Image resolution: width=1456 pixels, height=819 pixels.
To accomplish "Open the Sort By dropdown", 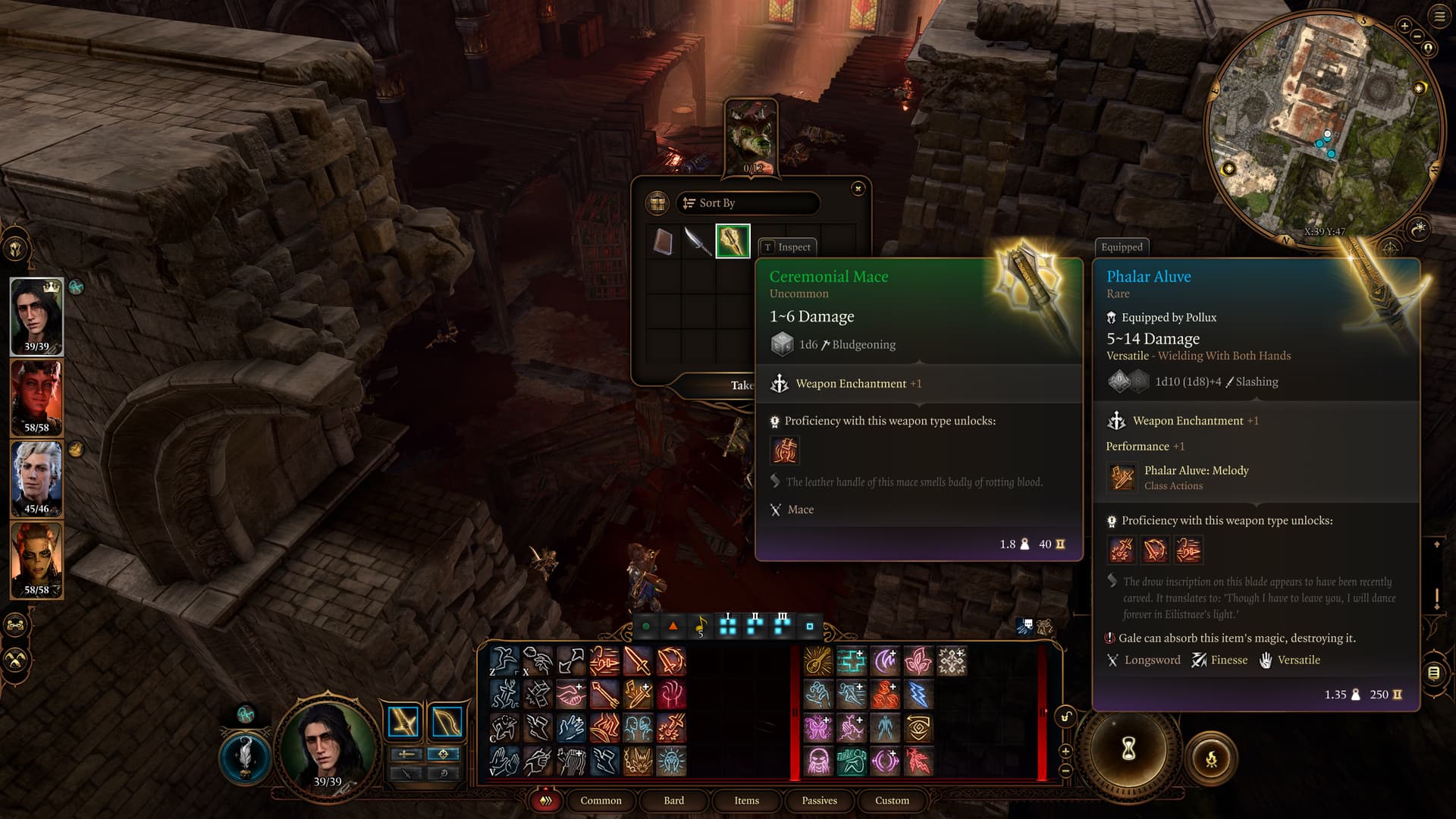I will tap(747, 203).
